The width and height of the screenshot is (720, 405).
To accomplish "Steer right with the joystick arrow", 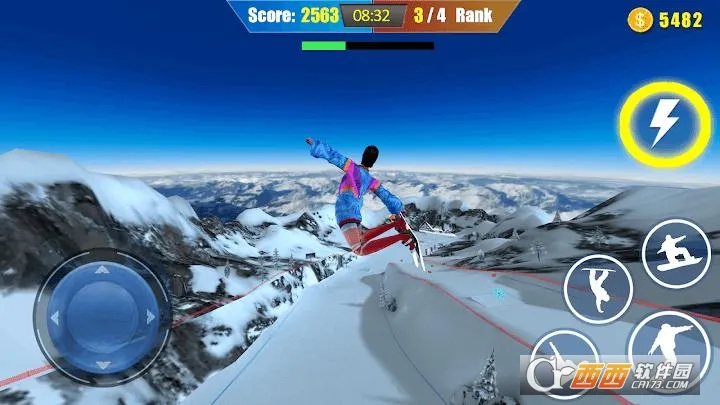I will pyautogui.click(x=151, y=318).
